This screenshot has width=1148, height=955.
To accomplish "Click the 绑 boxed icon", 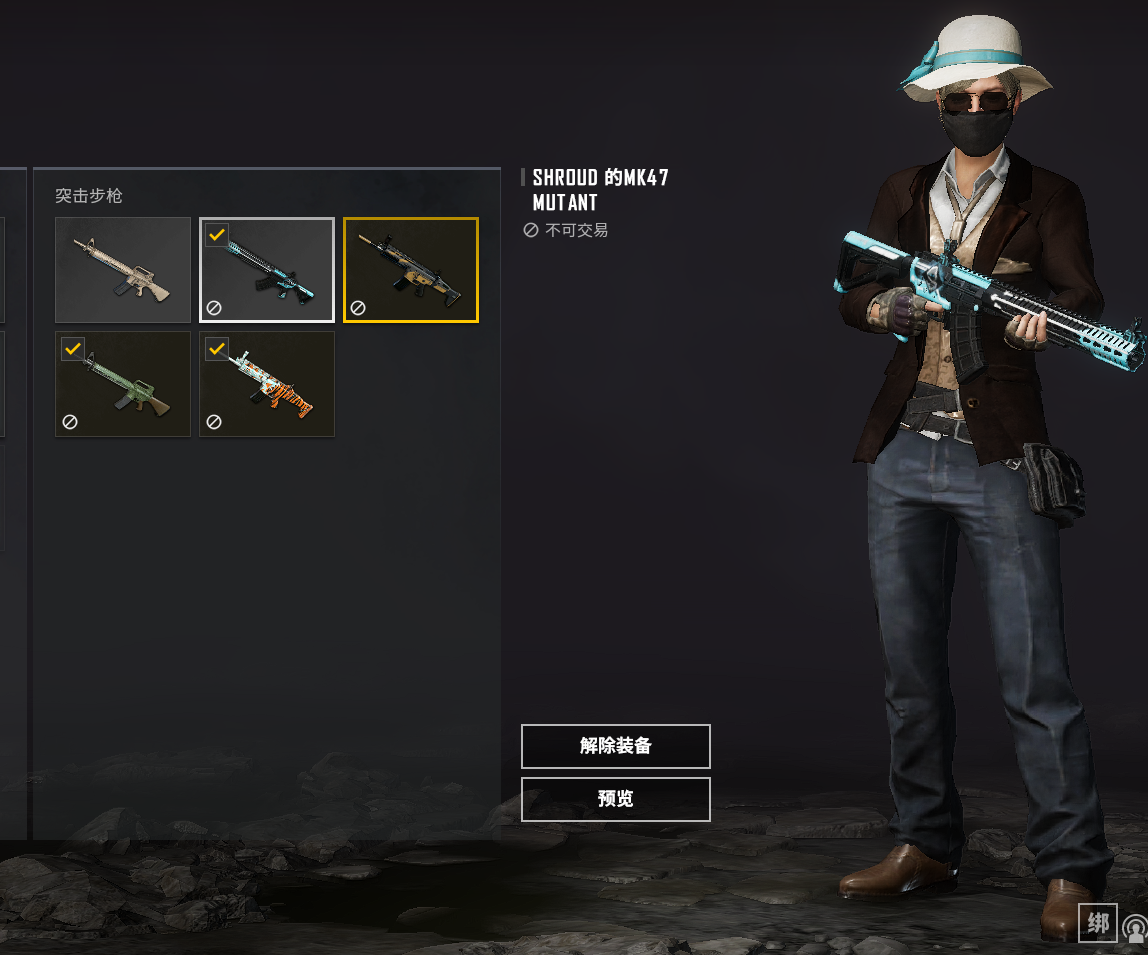I will [1098, 924].
